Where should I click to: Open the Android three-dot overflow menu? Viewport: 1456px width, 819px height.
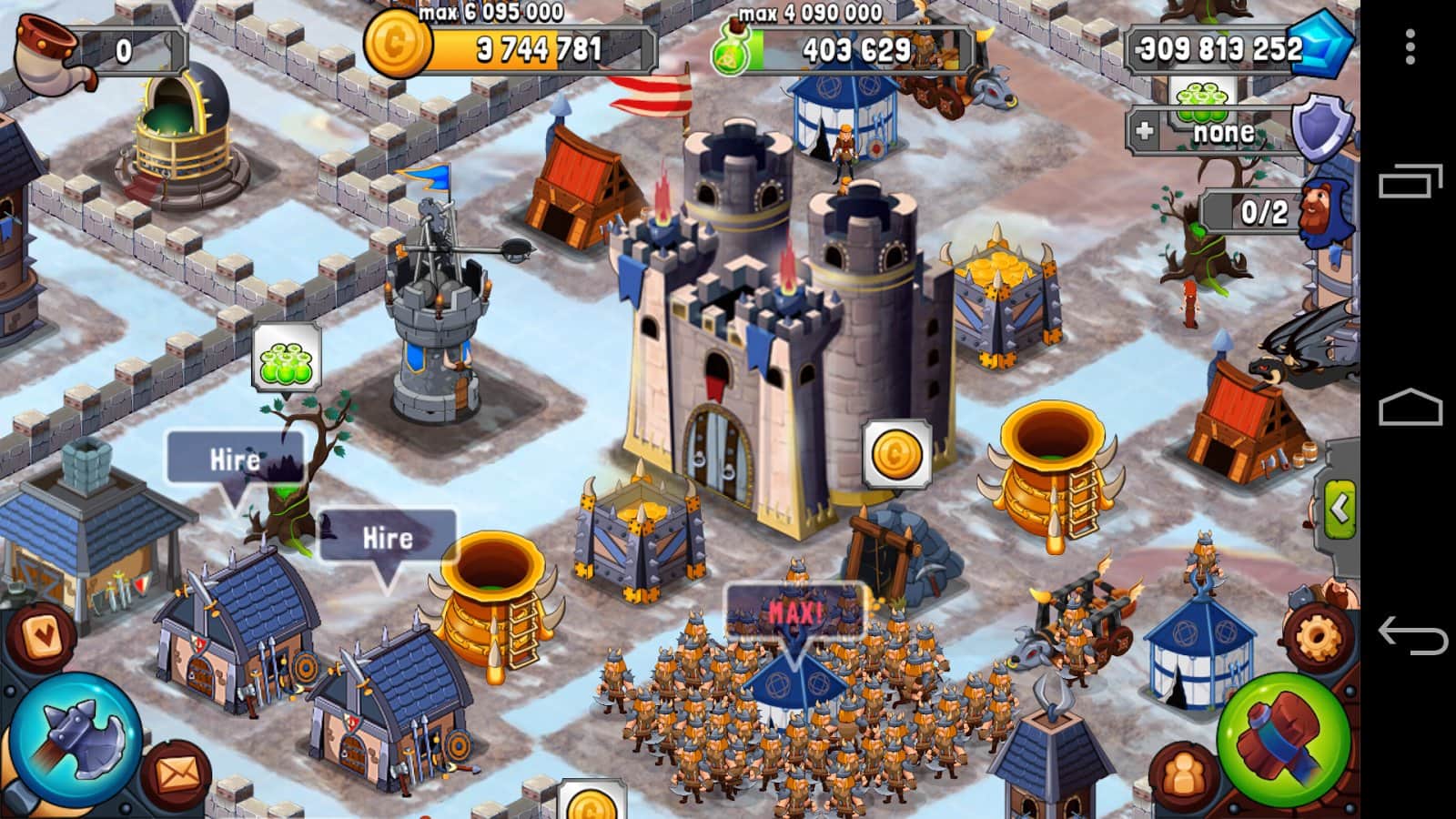click(1410, 45)
